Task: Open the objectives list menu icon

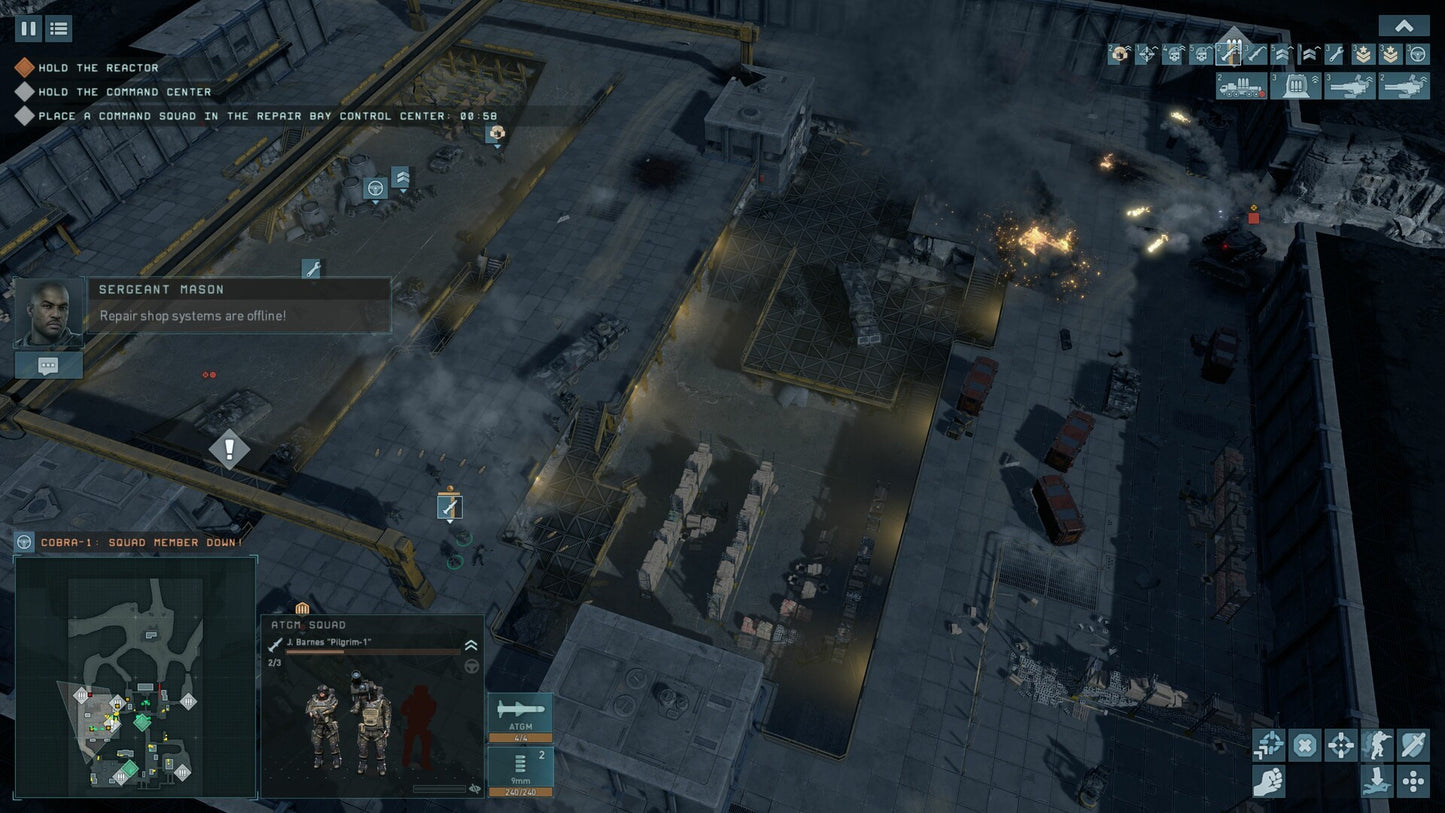Action: tap(58, 28)
